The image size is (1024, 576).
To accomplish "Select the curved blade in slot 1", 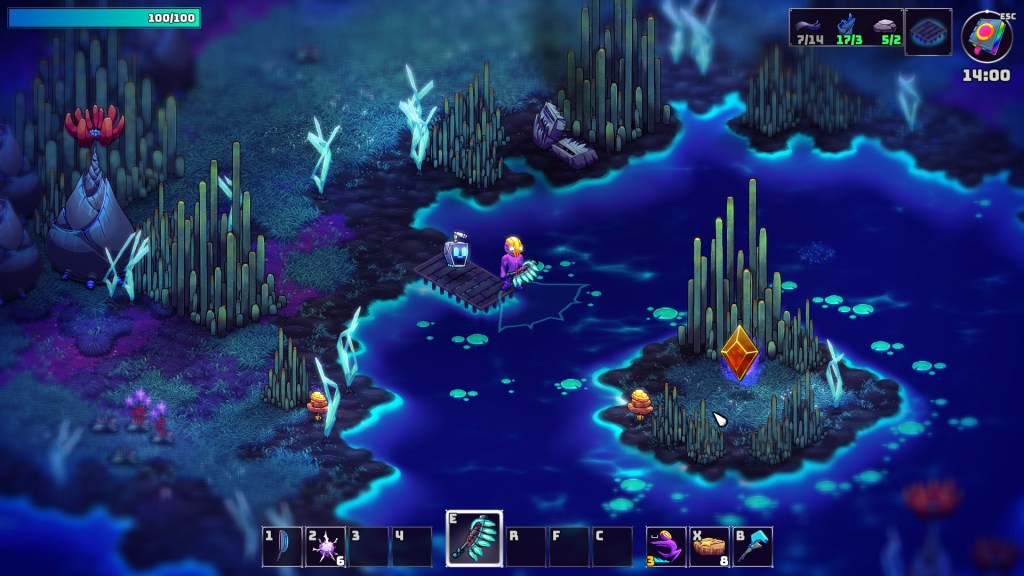I will pyautogui.click(x=282, y=547).
